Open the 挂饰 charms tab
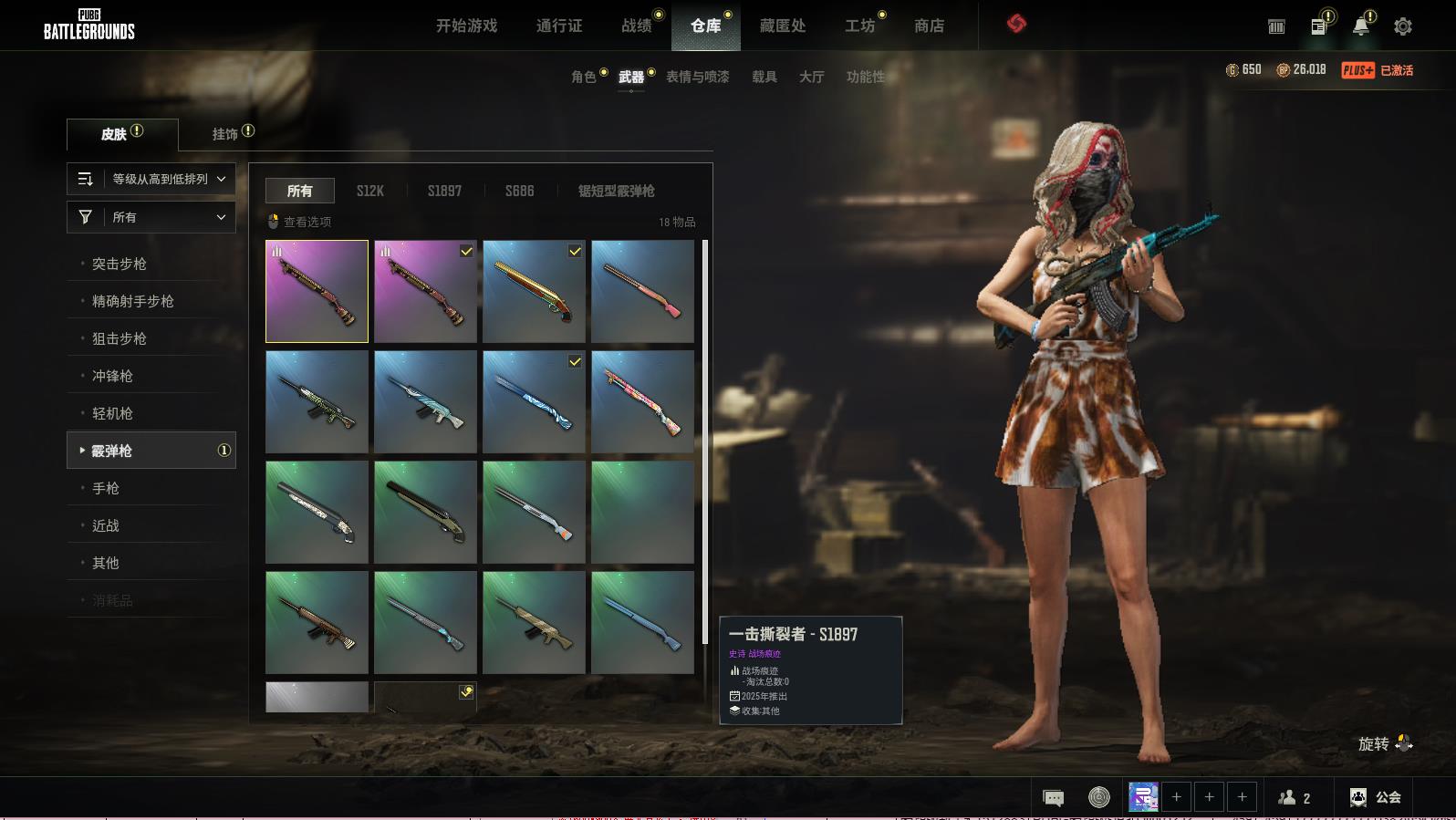 click(x=225, y=134)
